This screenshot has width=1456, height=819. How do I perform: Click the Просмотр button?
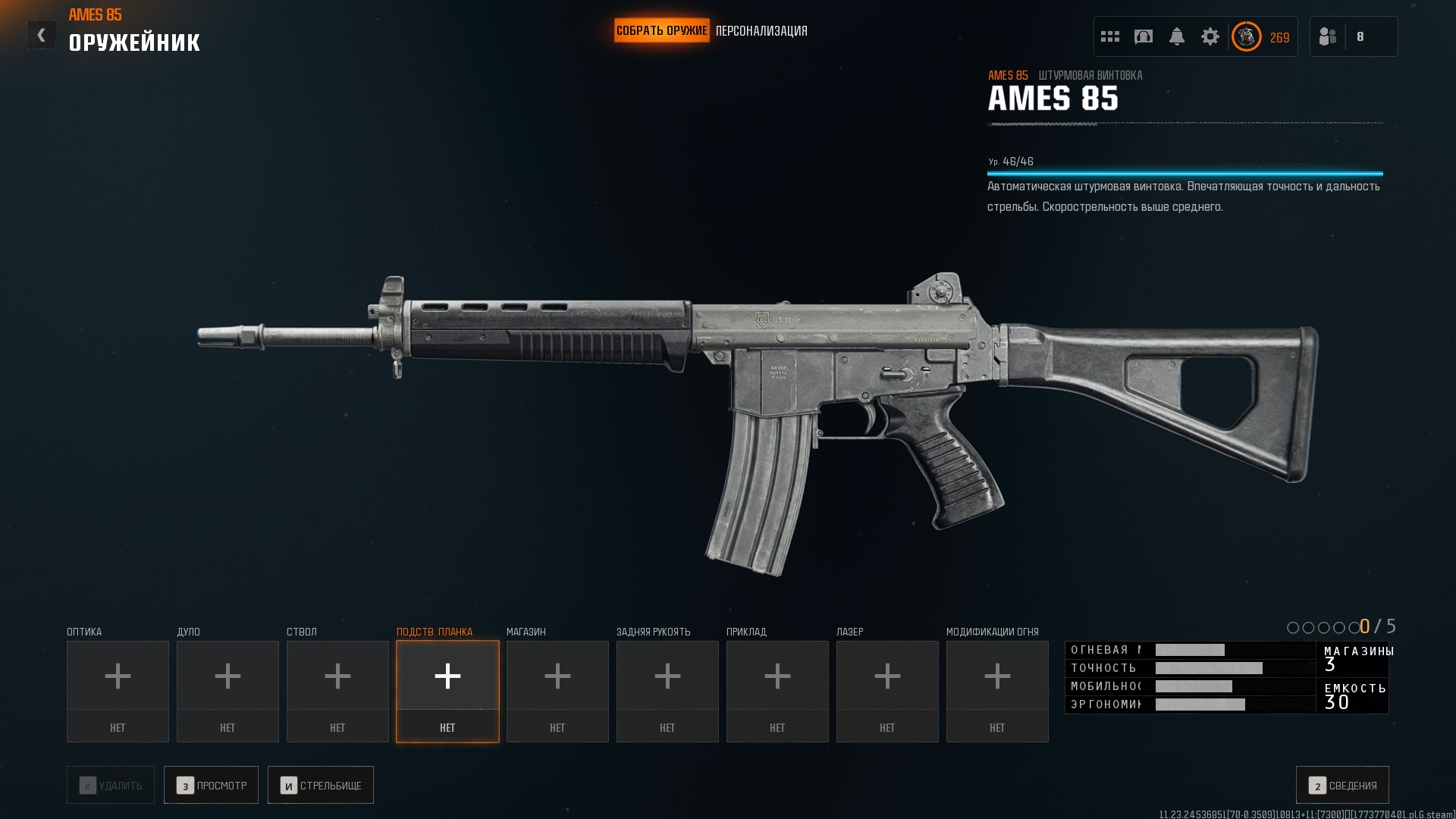(x=211, y=785)
